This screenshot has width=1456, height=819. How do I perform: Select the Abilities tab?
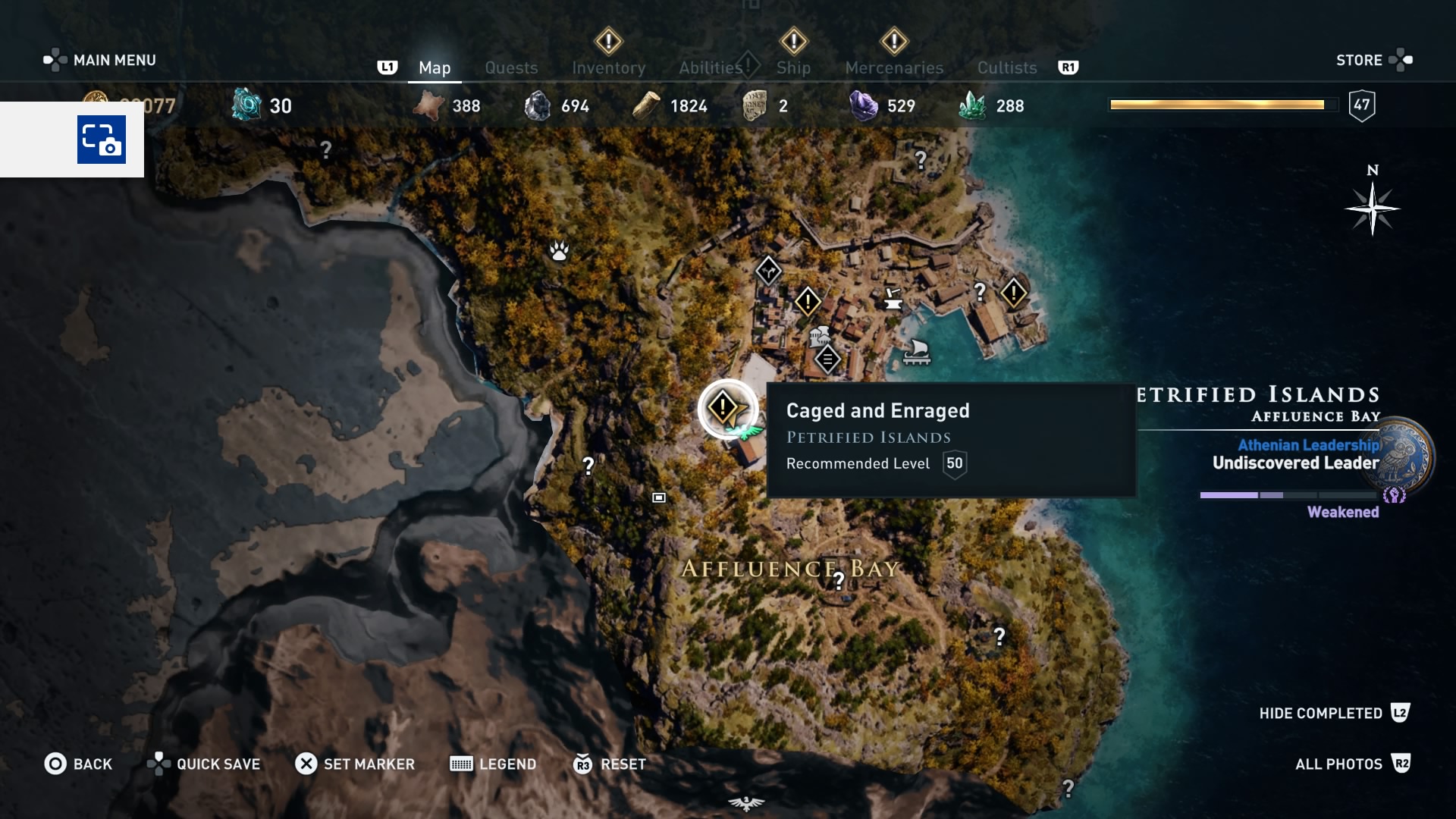[x=711, y=67]
